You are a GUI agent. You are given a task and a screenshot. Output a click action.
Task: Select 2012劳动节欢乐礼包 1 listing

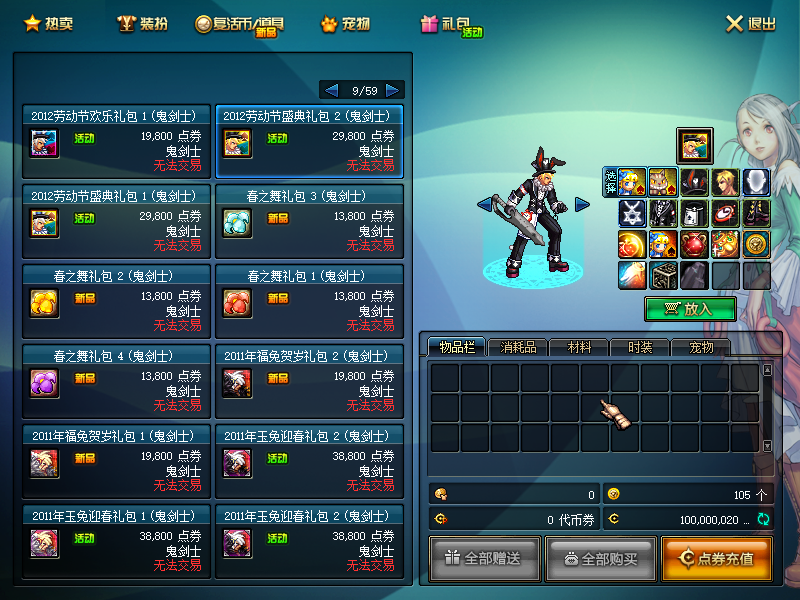(x=116, y=140)
